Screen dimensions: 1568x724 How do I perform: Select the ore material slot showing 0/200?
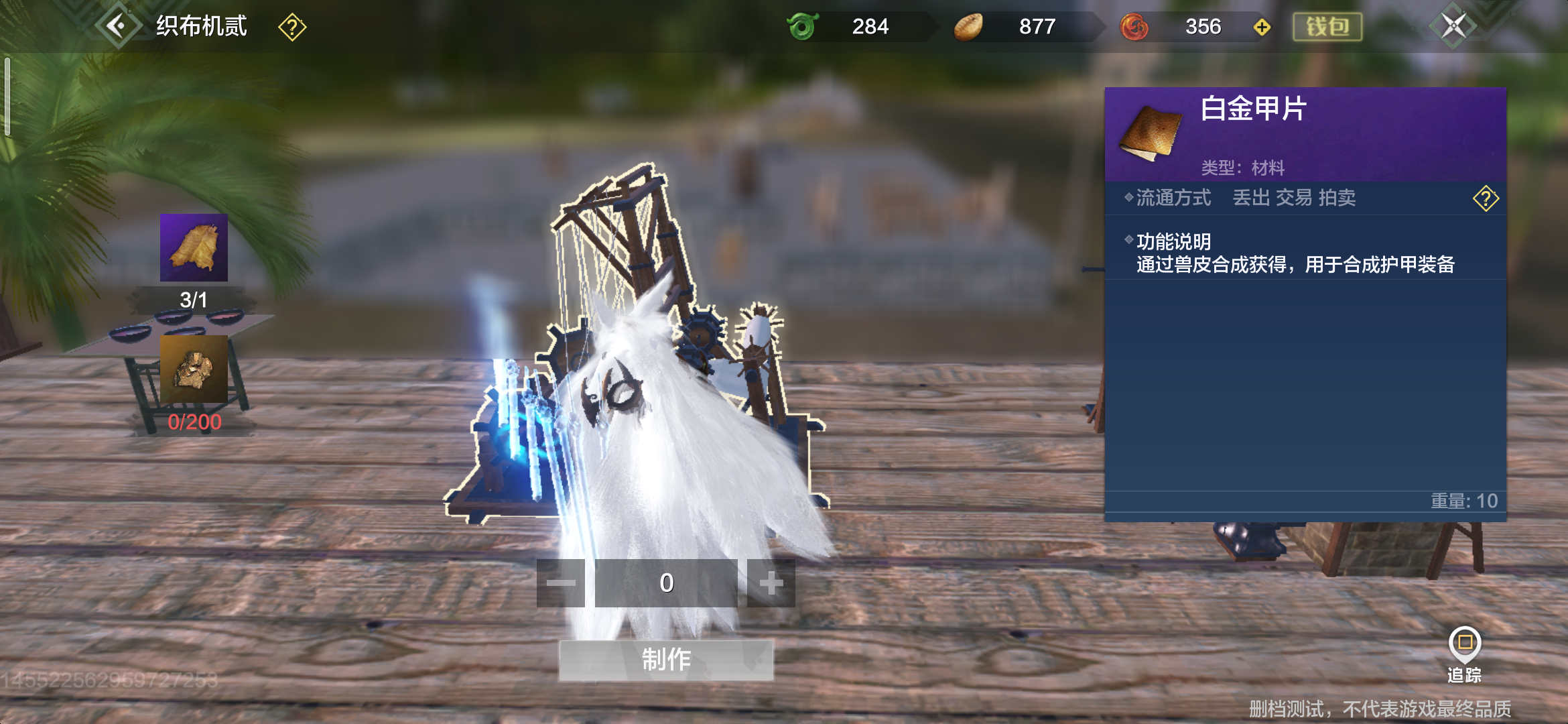[x=194, y=369]
